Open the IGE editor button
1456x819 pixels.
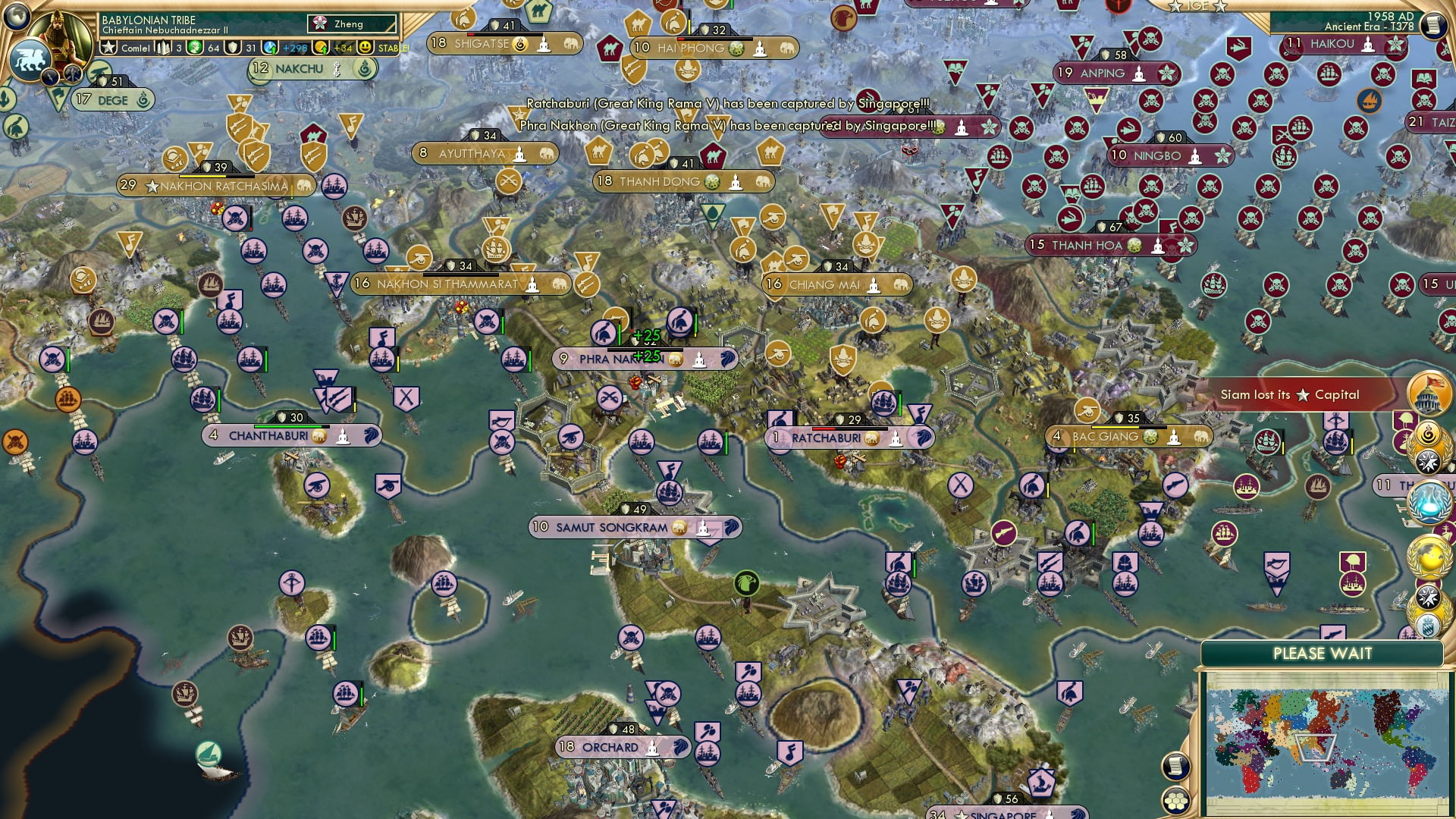point(1197,6)
